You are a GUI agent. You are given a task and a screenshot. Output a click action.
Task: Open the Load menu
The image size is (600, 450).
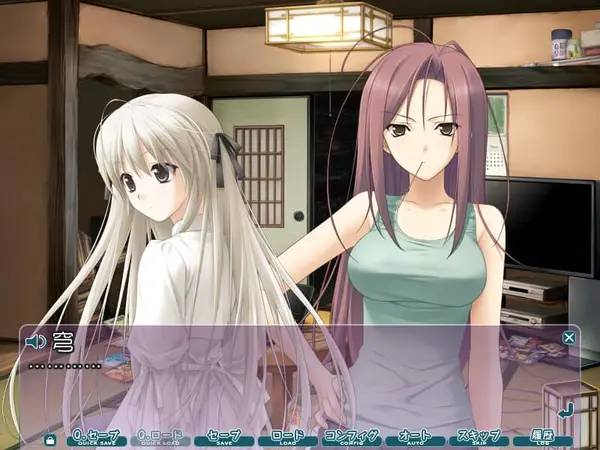(x=287, y=438)
